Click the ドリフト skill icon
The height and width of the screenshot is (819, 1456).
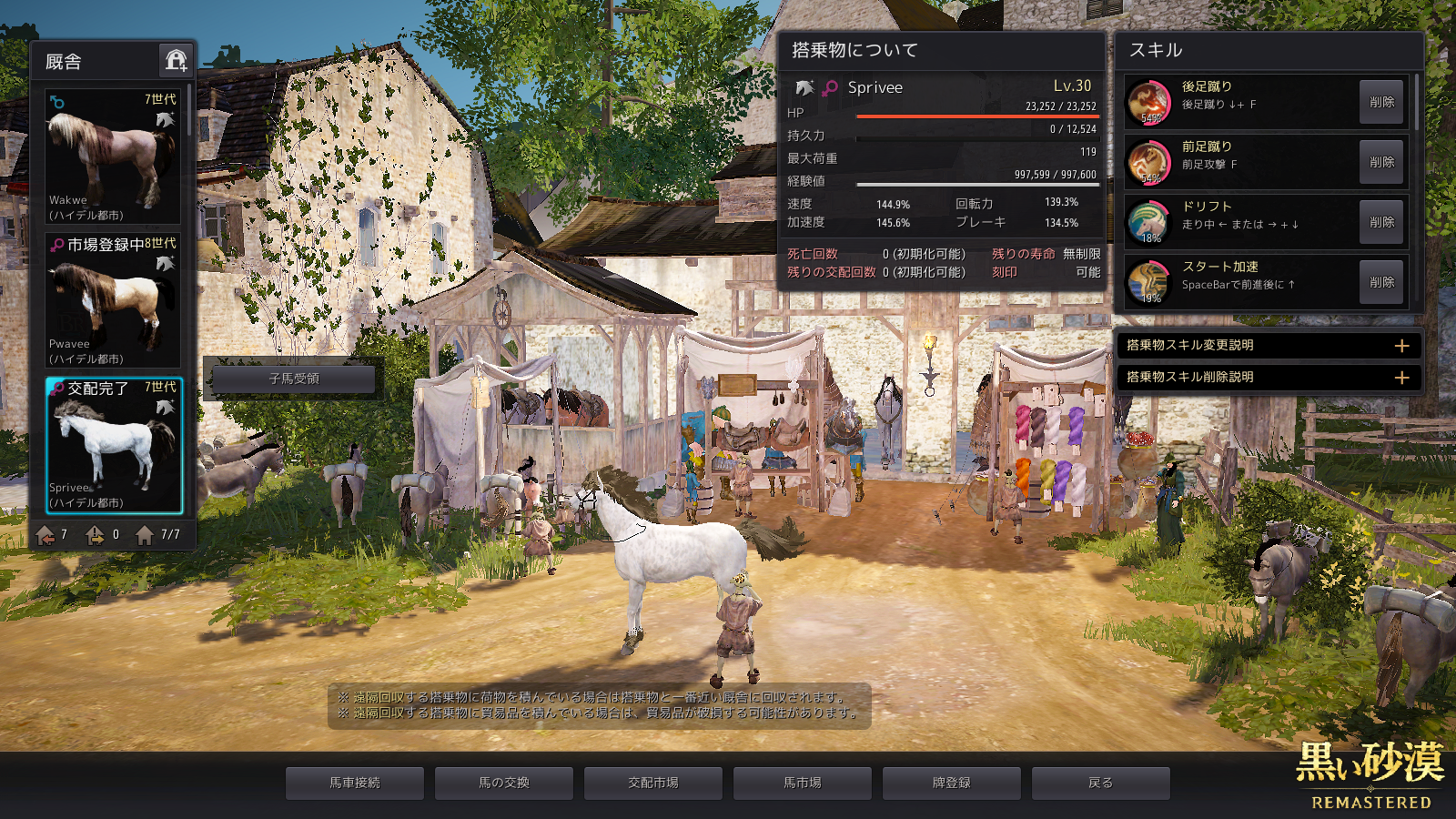[1148, 221]
